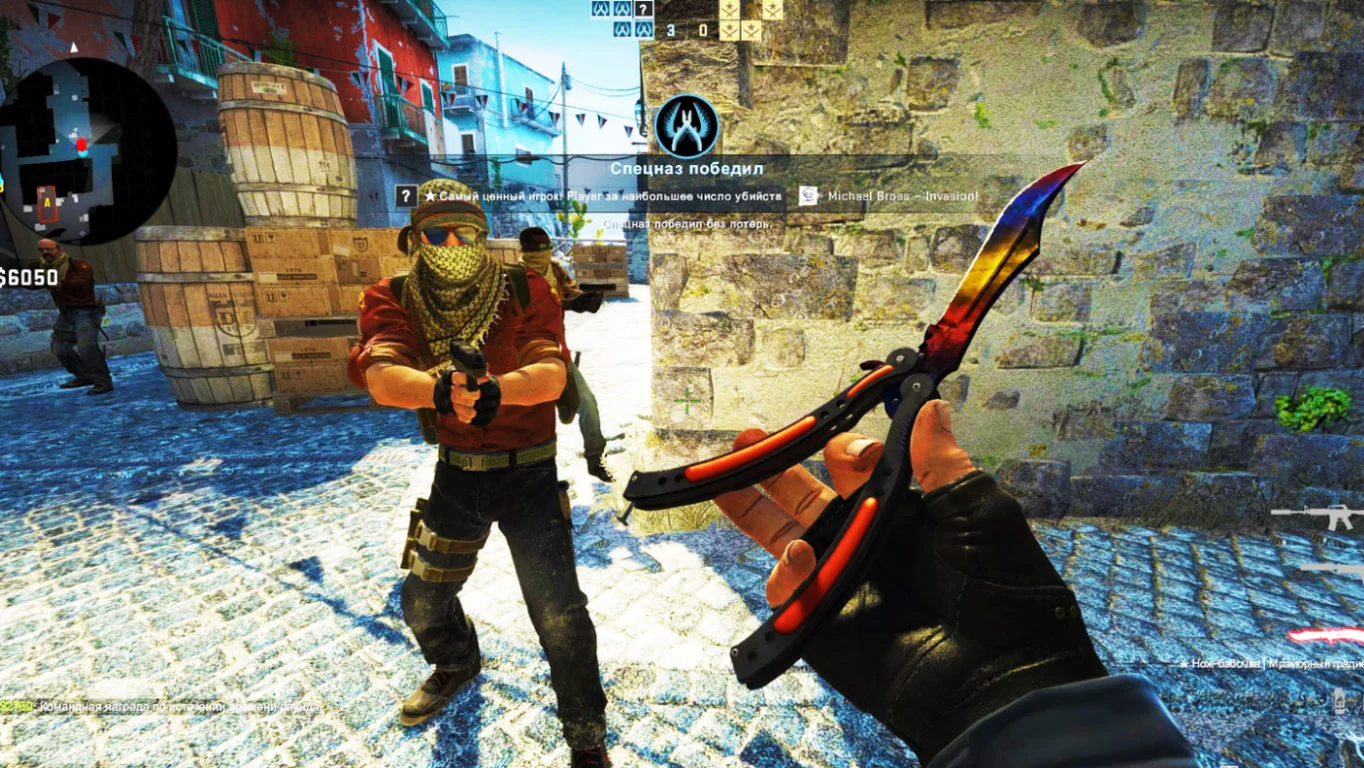Click the unknown player question mark avatar
This screenshot has height=768, width=1364.
tap(643, 10)
